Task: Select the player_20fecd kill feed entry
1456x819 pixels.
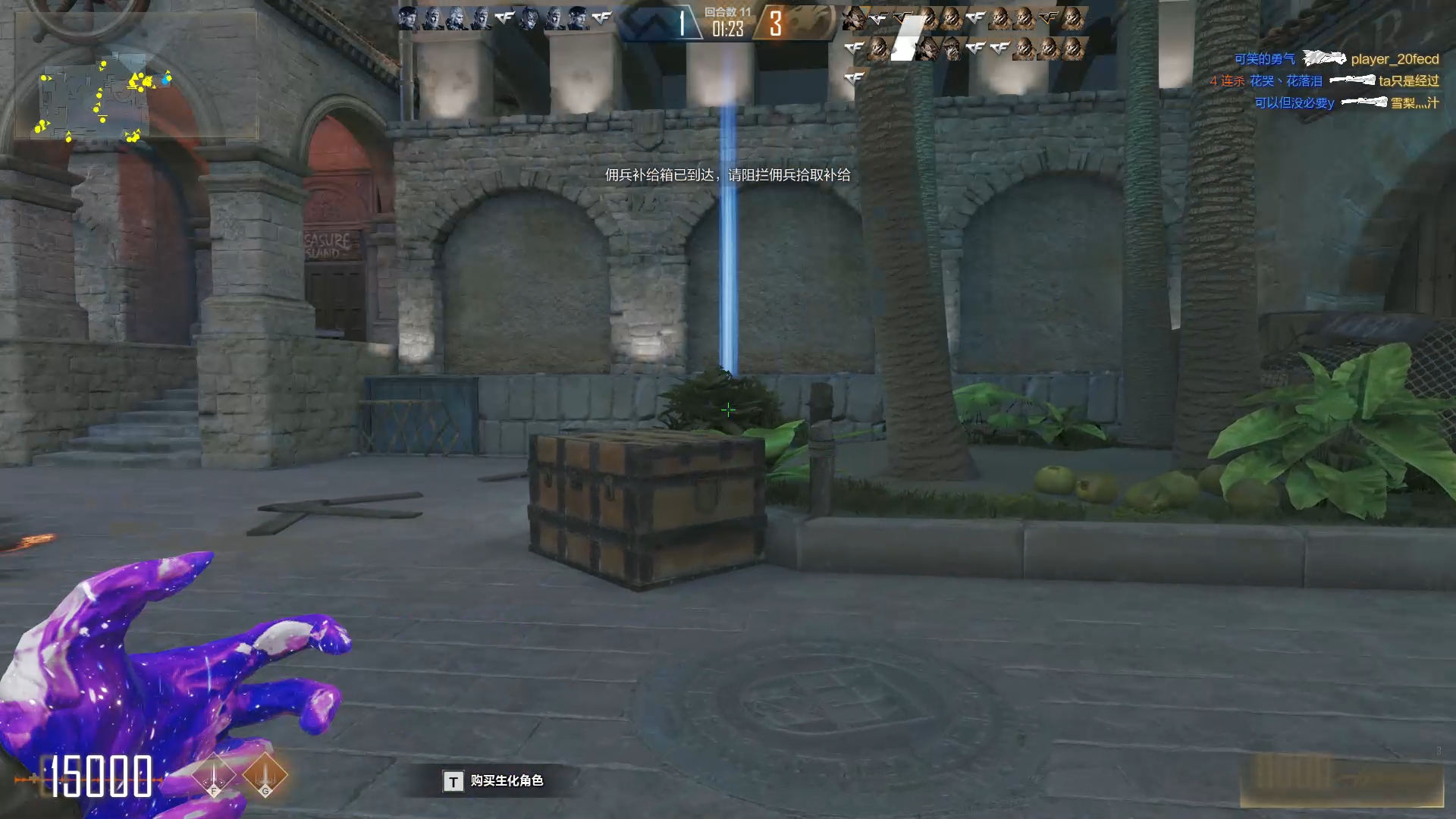Action: tap(1336, 59)
